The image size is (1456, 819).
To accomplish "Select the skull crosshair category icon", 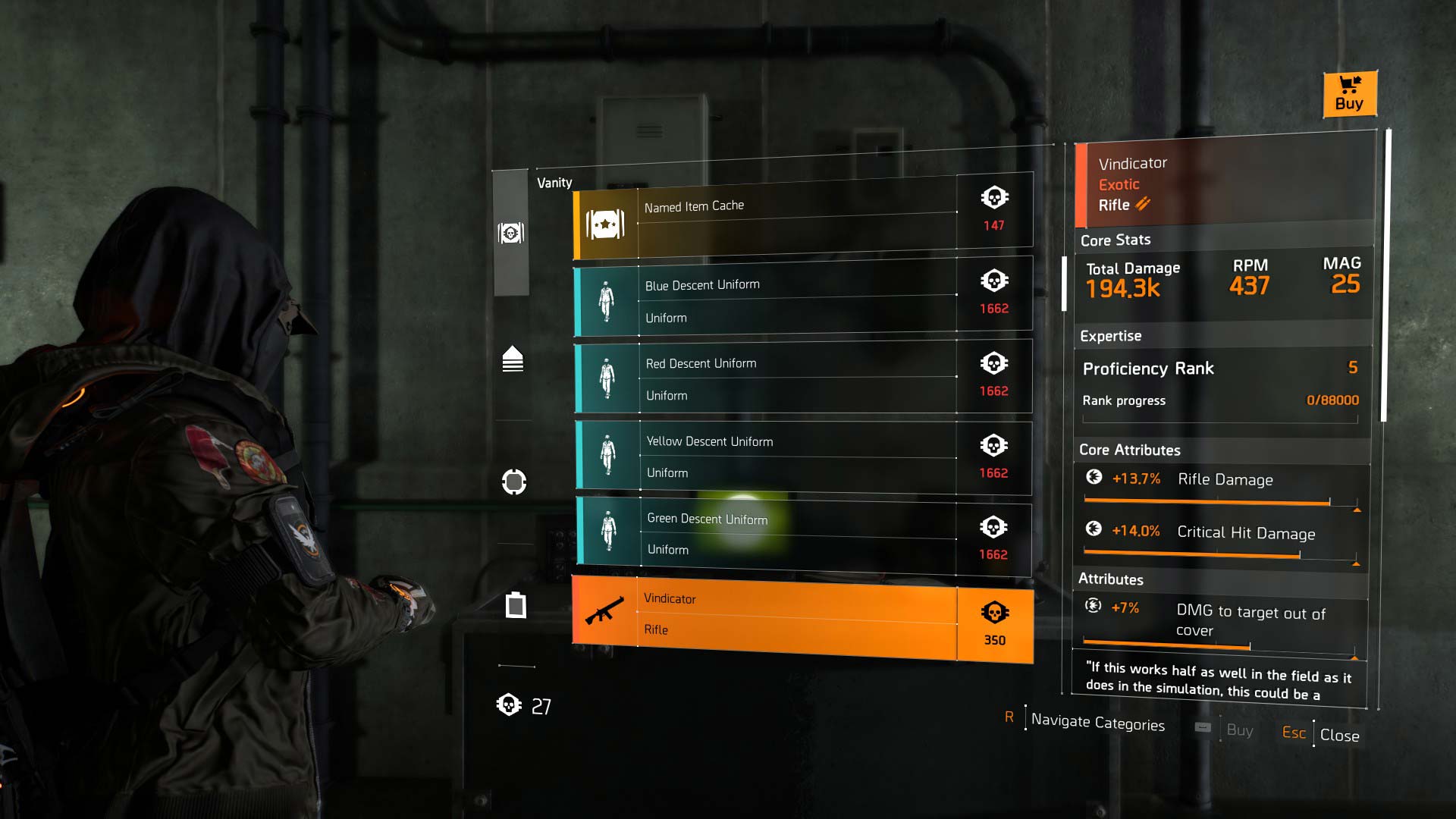I will [x=513, y=482].
